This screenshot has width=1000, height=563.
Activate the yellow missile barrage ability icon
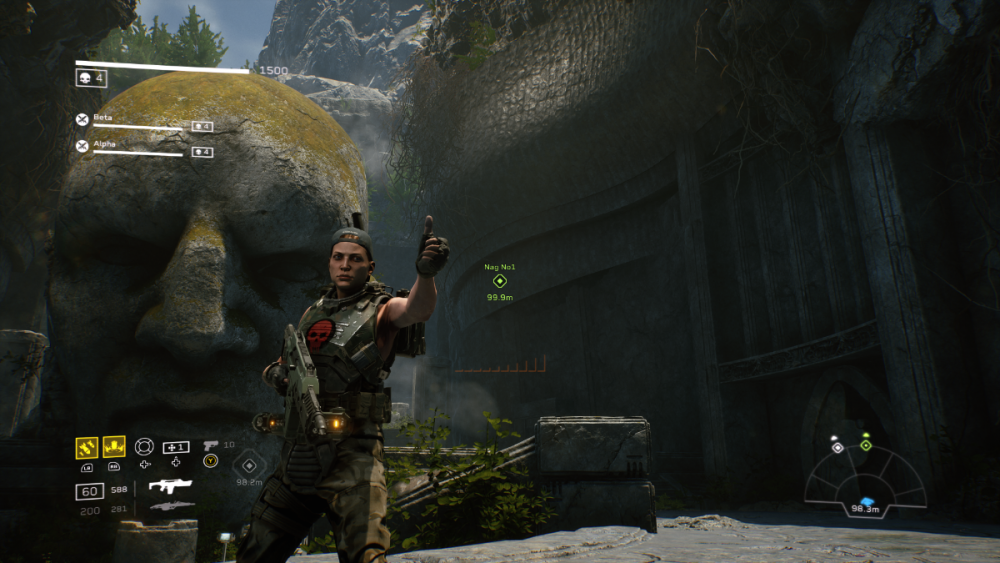[87, 447]
